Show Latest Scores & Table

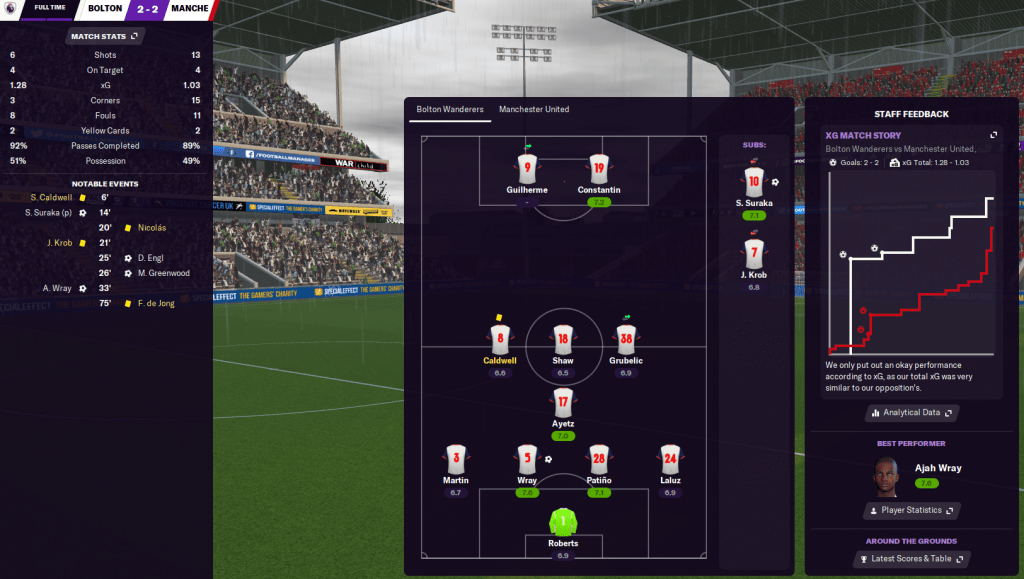(910, 559)
